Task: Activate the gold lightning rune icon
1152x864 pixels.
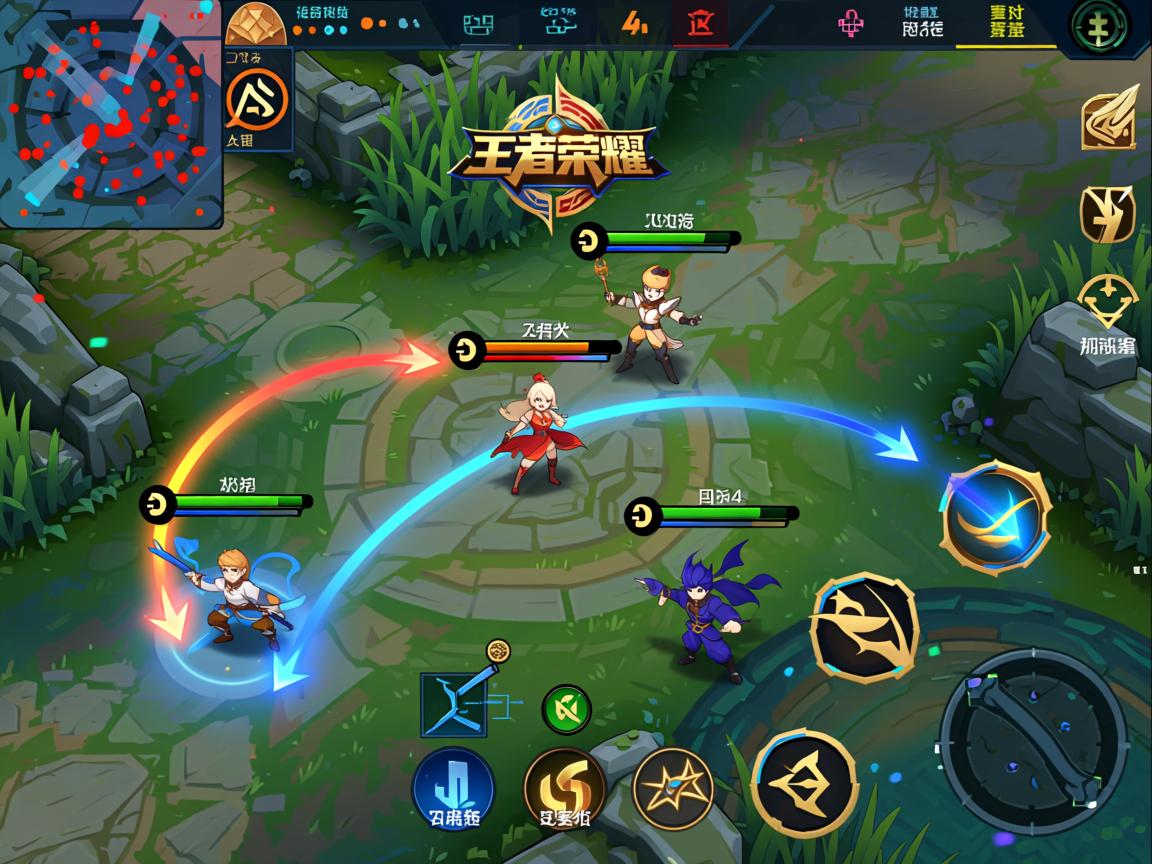Action: [x=1107, y=213]
